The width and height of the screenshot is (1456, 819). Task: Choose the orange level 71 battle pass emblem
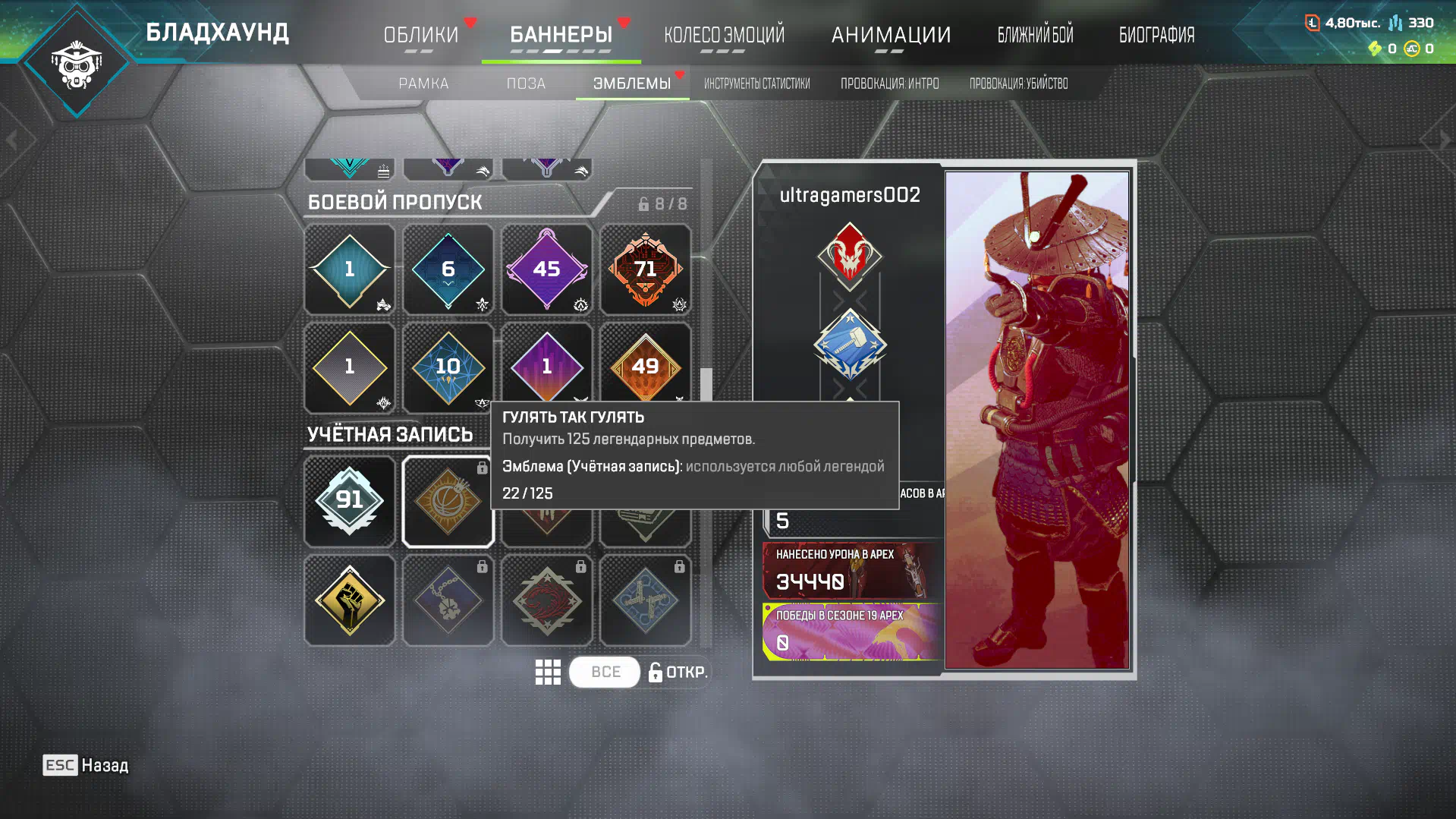(645, 269)
